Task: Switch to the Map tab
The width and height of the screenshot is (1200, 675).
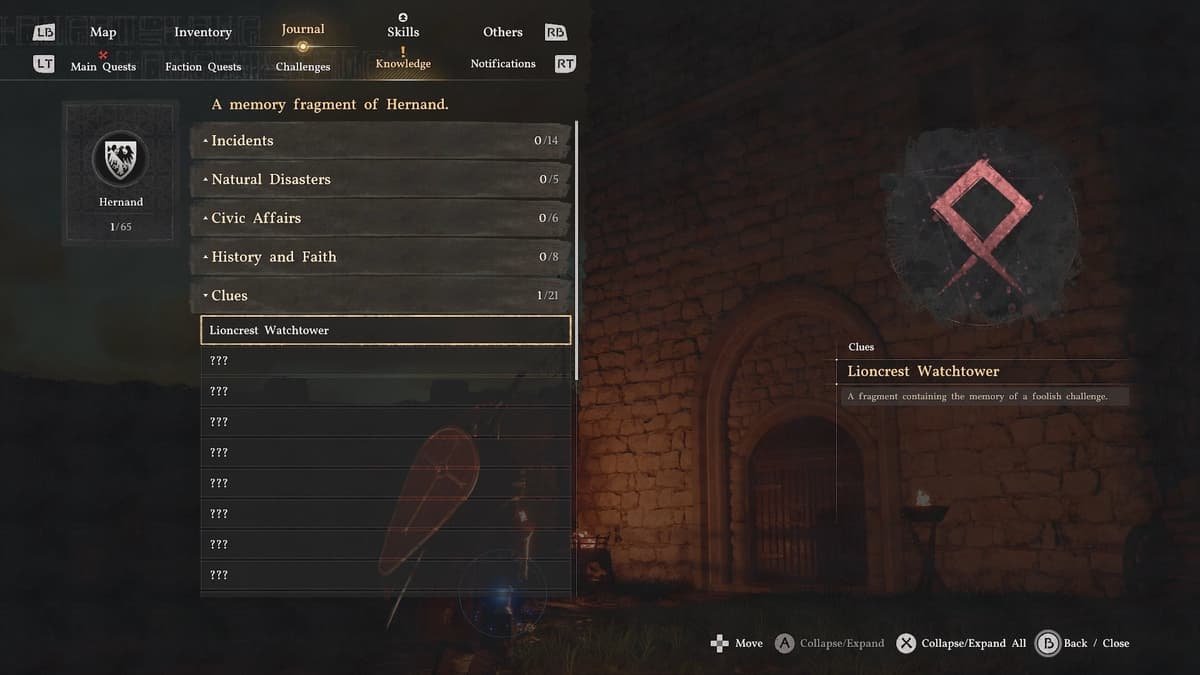Action: pyautogui.click(x=103, y=32)
